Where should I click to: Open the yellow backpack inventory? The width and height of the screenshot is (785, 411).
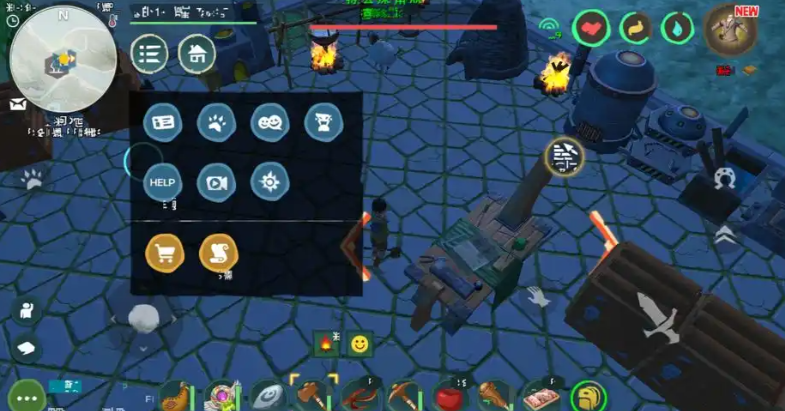coord(589,396)
